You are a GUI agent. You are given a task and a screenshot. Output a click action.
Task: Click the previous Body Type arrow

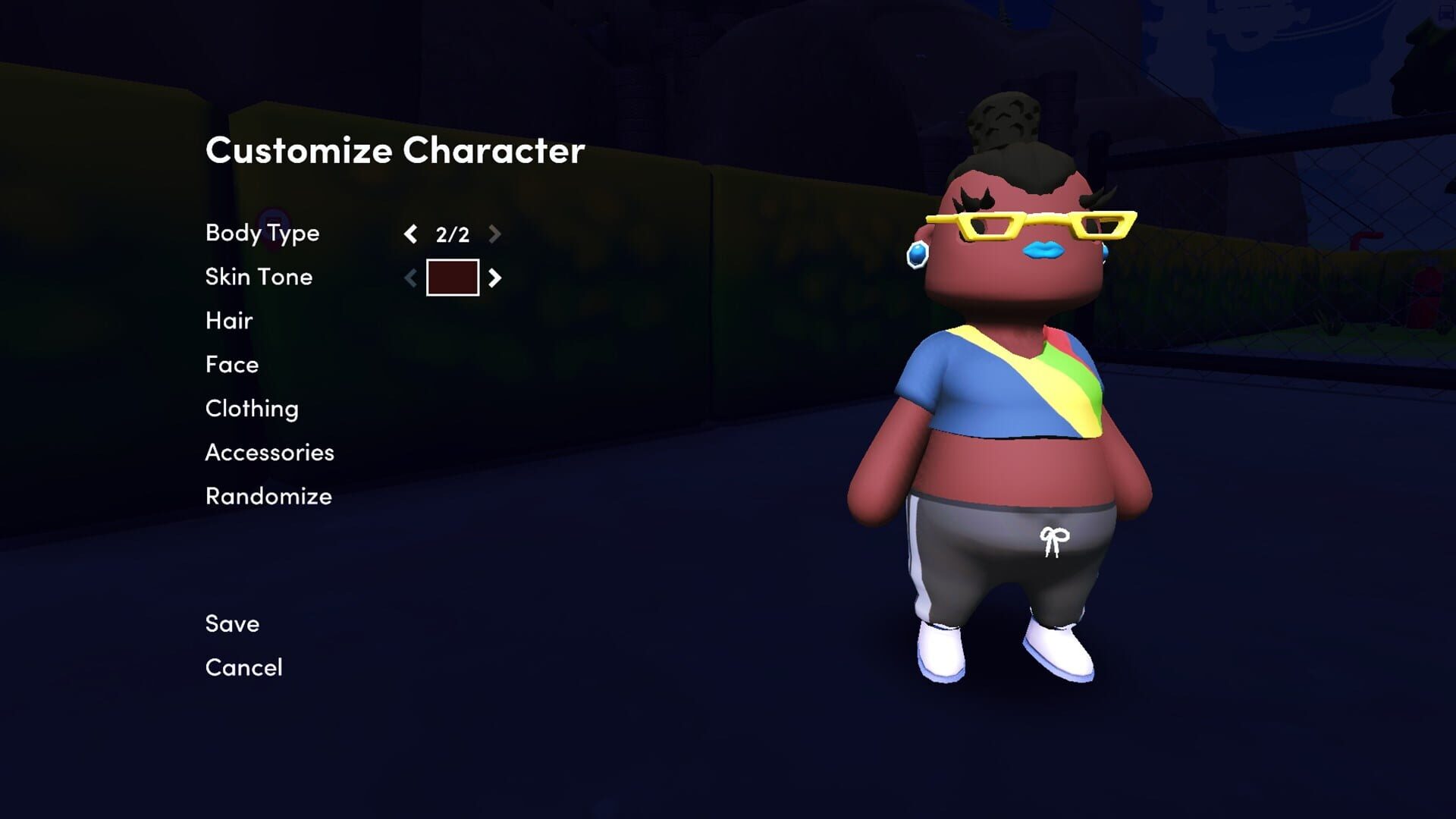click(410, 235)
